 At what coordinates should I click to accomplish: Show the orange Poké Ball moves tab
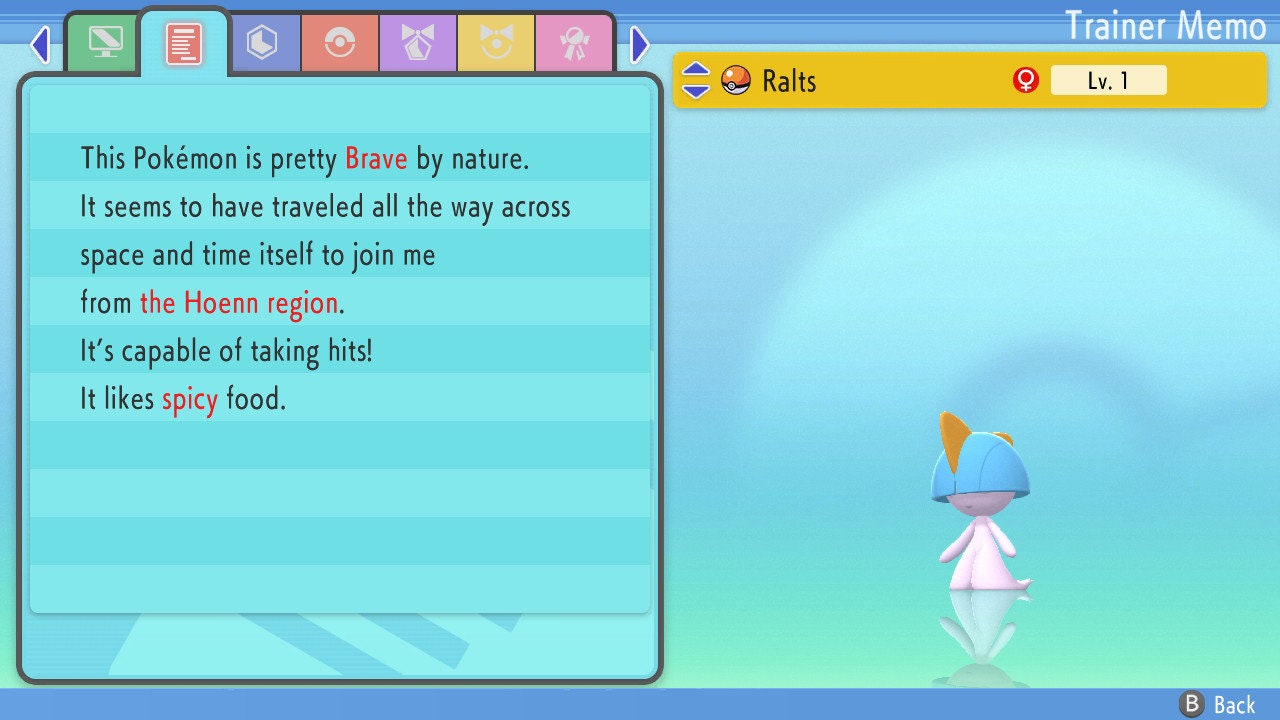click(x=340, y=43)
